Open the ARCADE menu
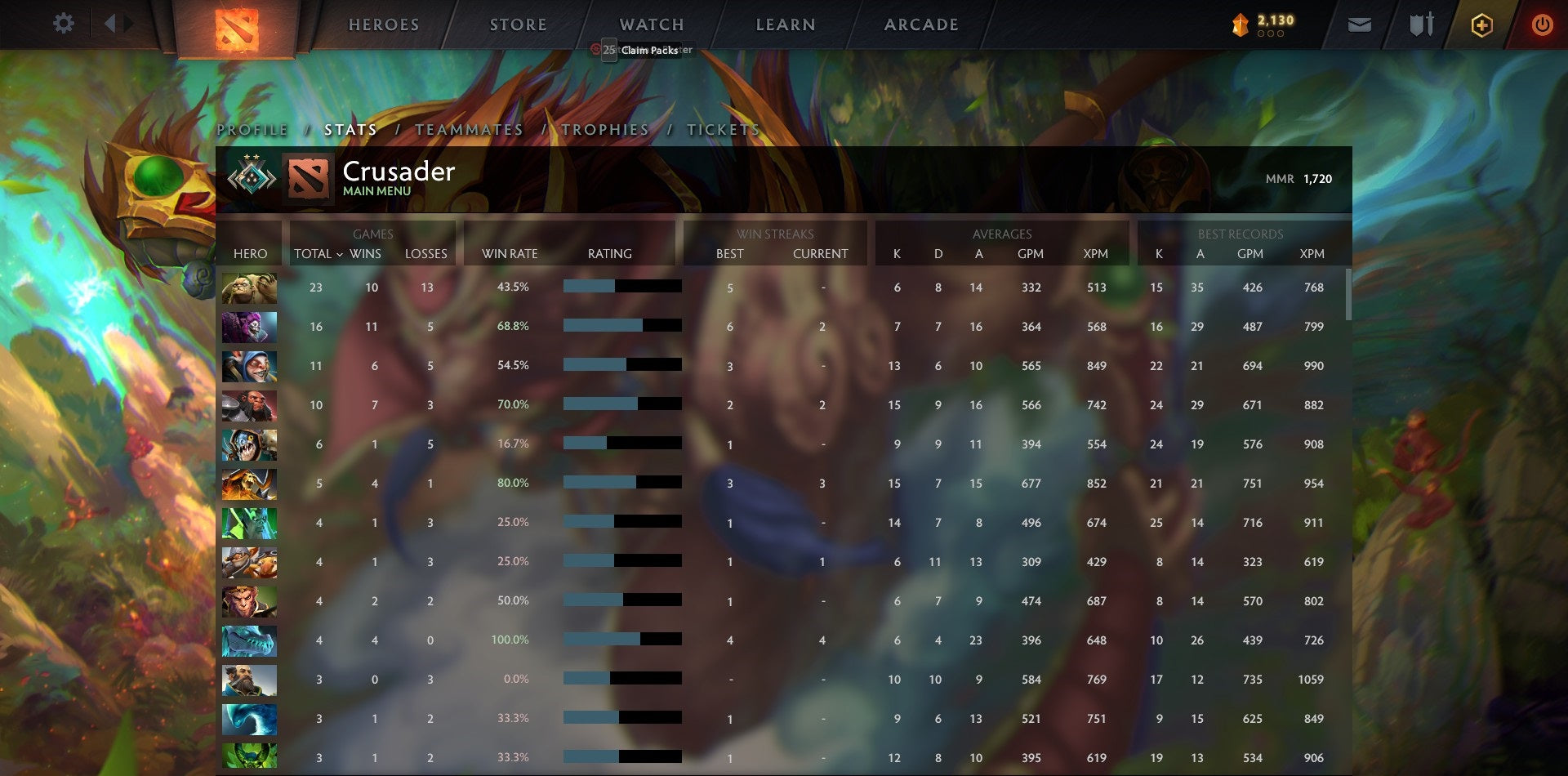Image resolution: width=1568 pixels, height=776 pixels. tap(921, 25)
